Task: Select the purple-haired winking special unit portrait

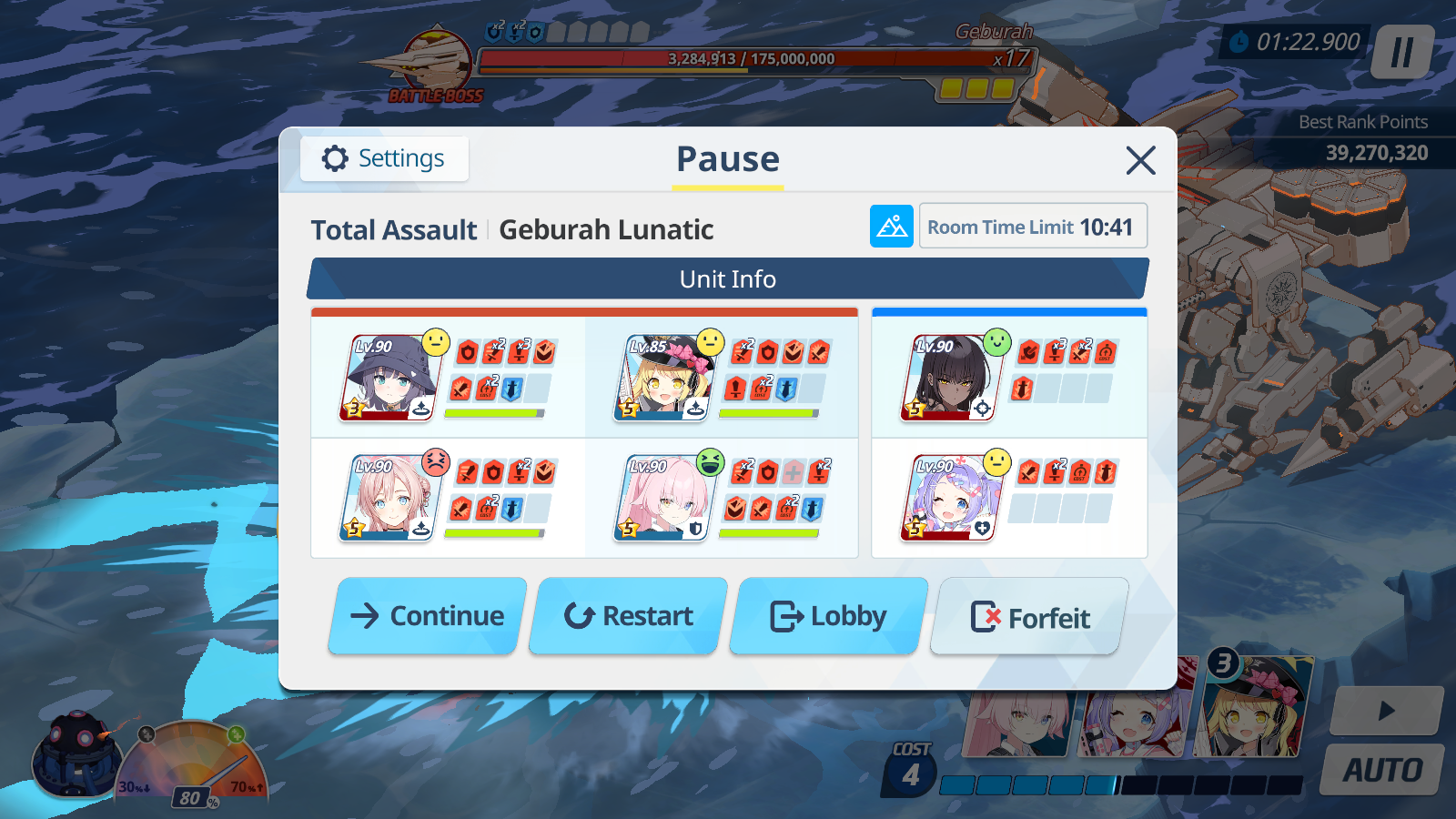Action: 951,498
